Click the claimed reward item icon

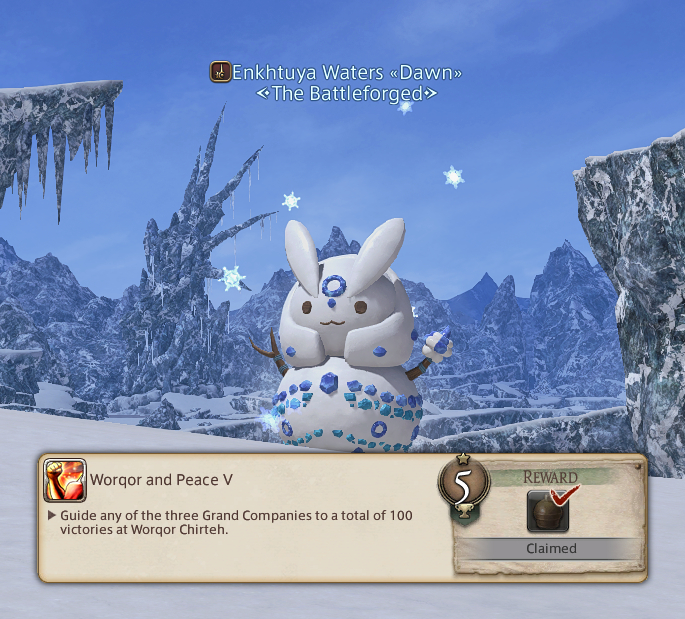click(544, 513)
